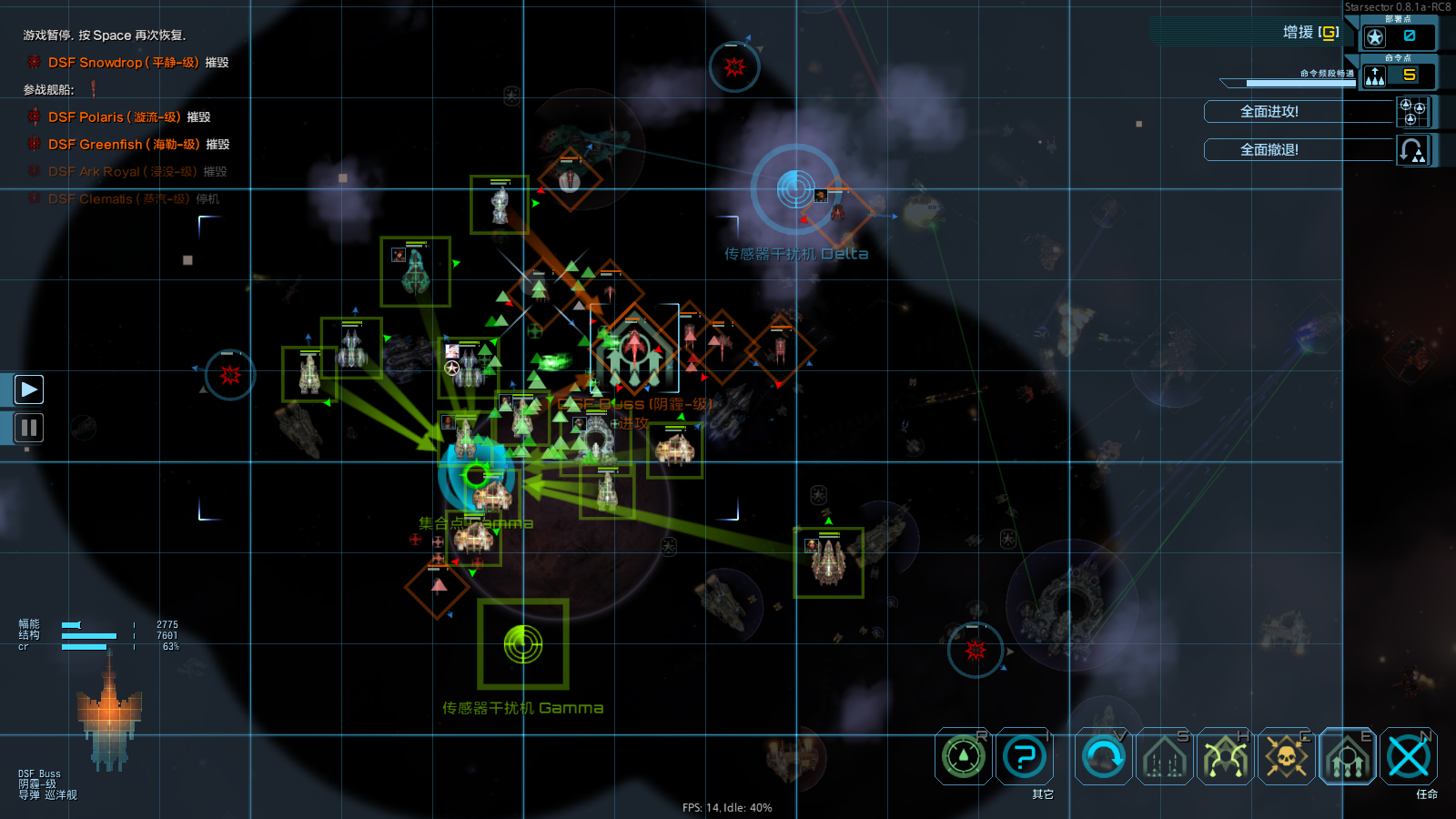Click the pause button on the left edge
This screenshot has width=1456, height=819.
[x=29, y=428]
